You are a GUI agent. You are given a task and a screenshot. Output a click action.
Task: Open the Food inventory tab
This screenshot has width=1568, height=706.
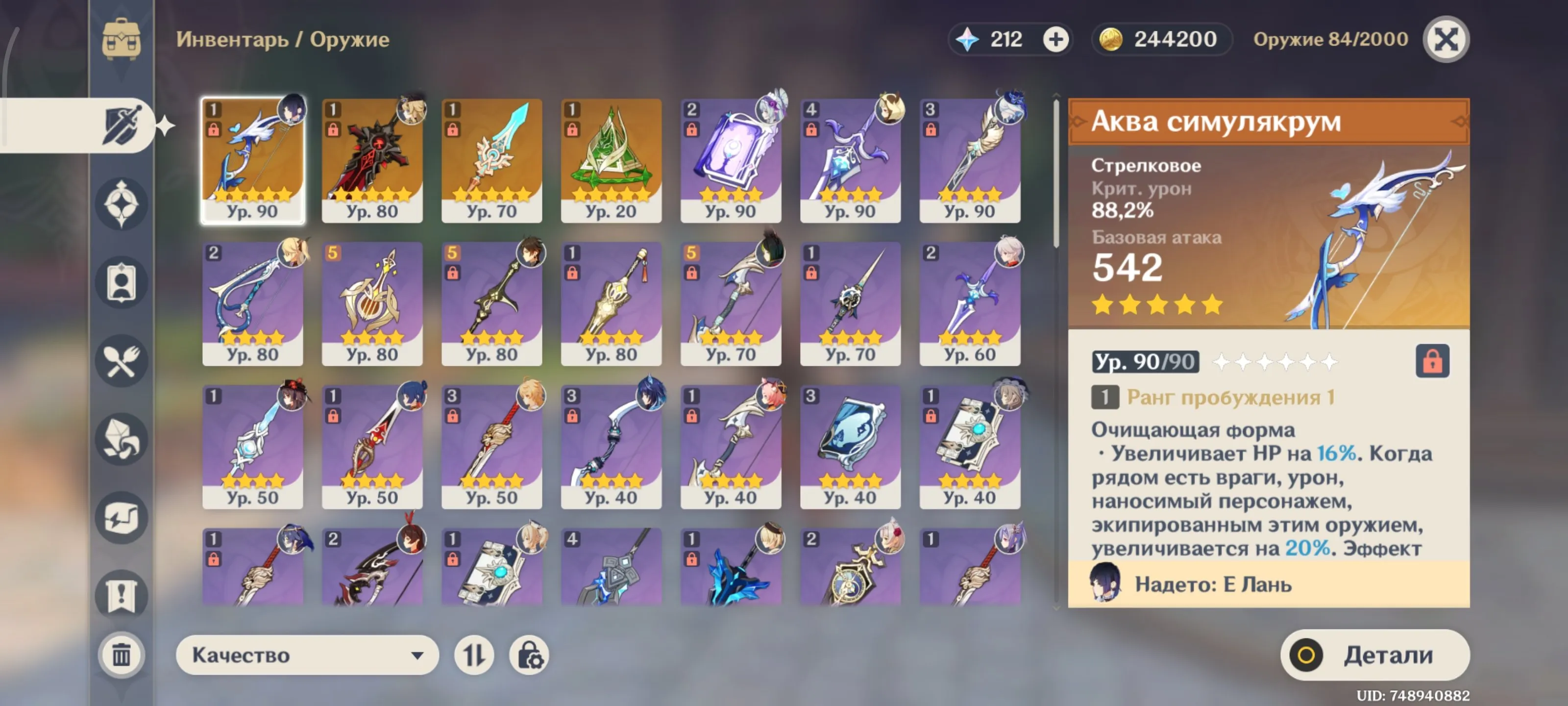tap(121, 361)
